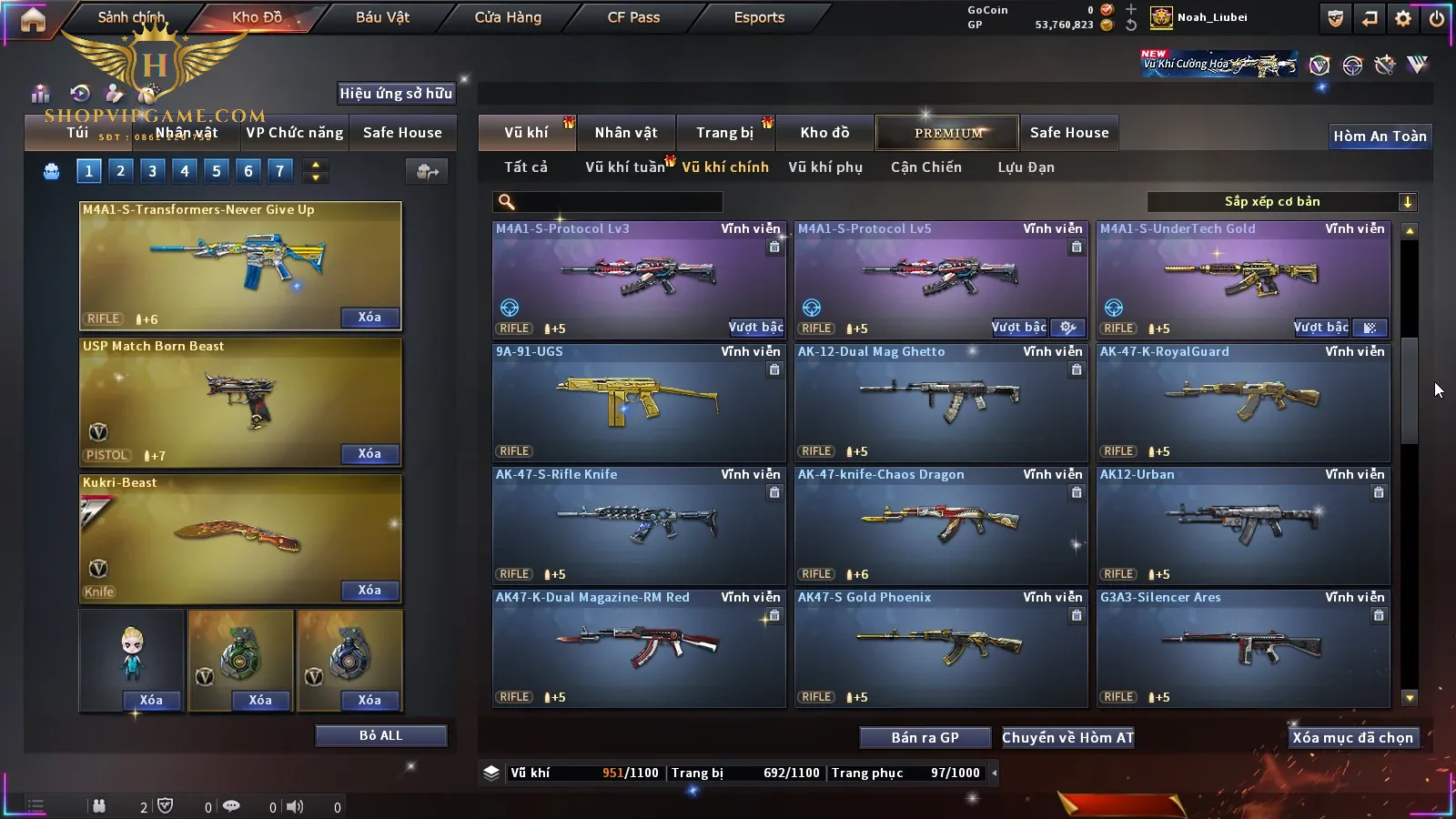Switch to the Esports section
The height and width of the screenshot is (819, 1456).
pyautogui.click(x=759, y=17)
